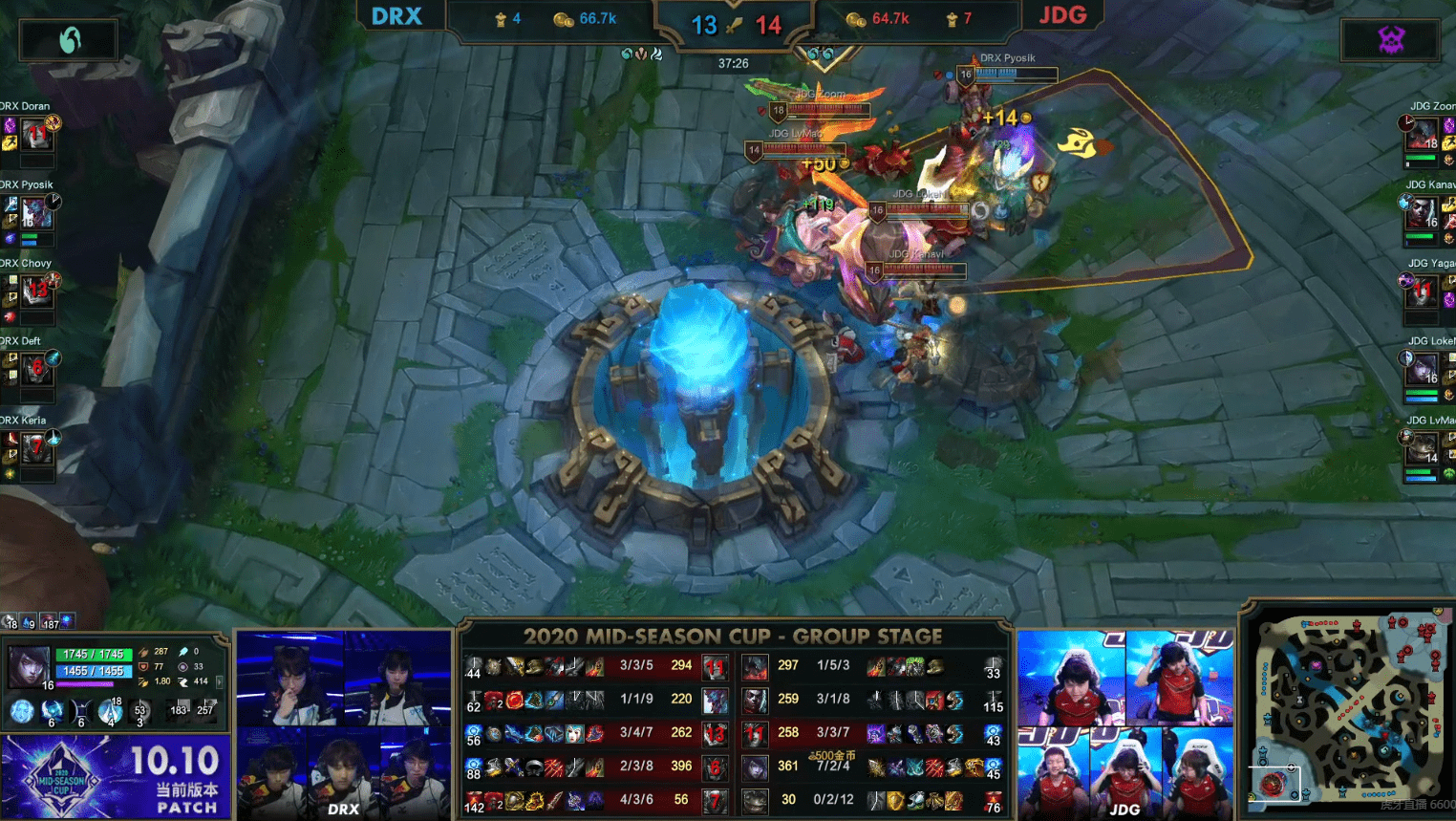Open the DRX player webcam feed
This screenshot has width=1456, height=821.
(343, 724)
